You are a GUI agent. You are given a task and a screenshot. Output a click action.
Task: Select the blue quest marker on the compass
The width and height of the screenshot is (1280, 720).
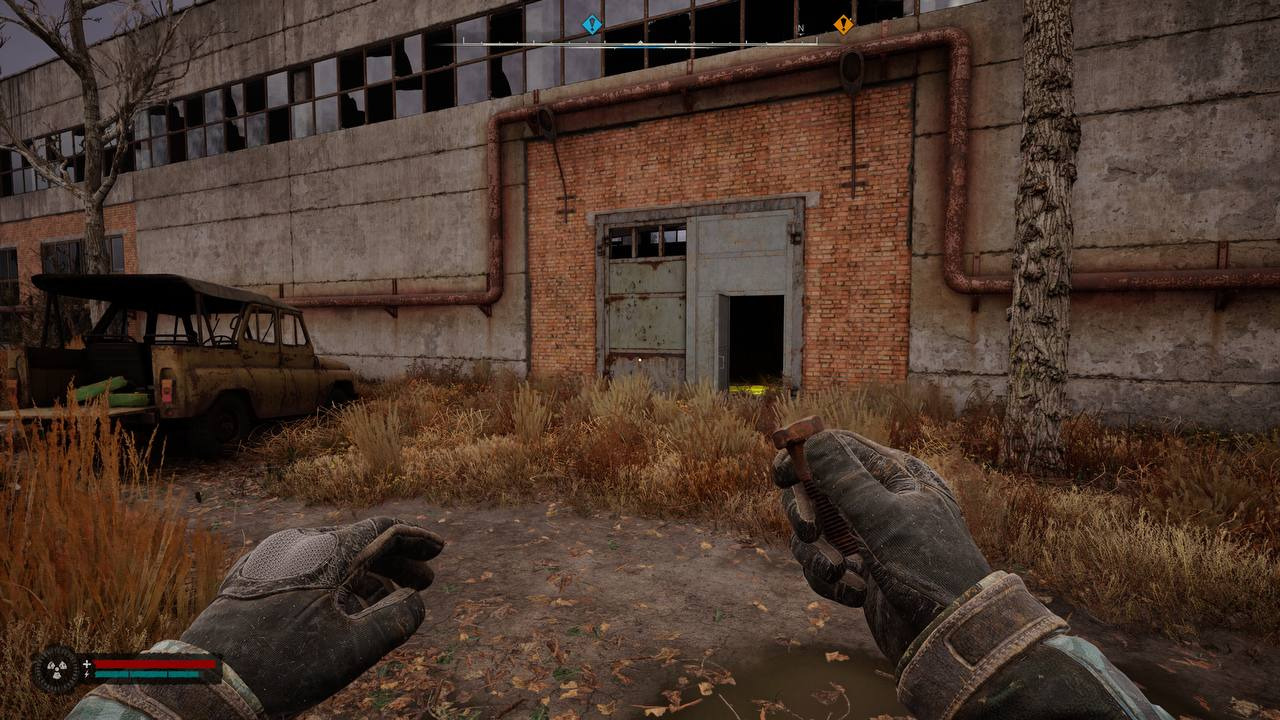pos(592,24)
